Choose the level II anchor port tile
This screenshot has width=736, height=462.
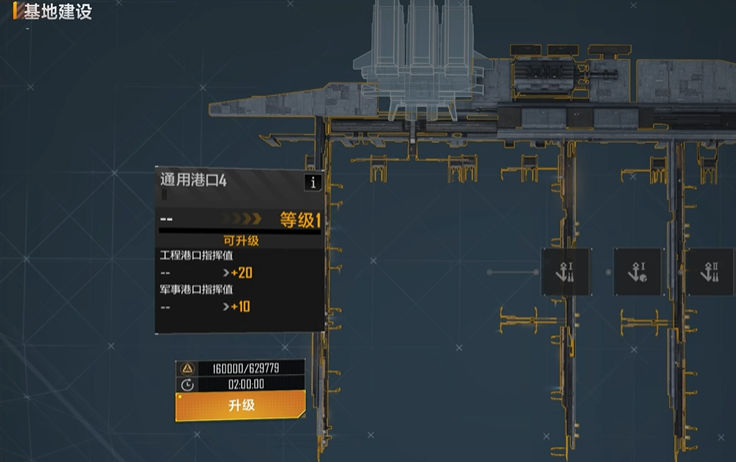pyautogui.click(x=711, y=272)
